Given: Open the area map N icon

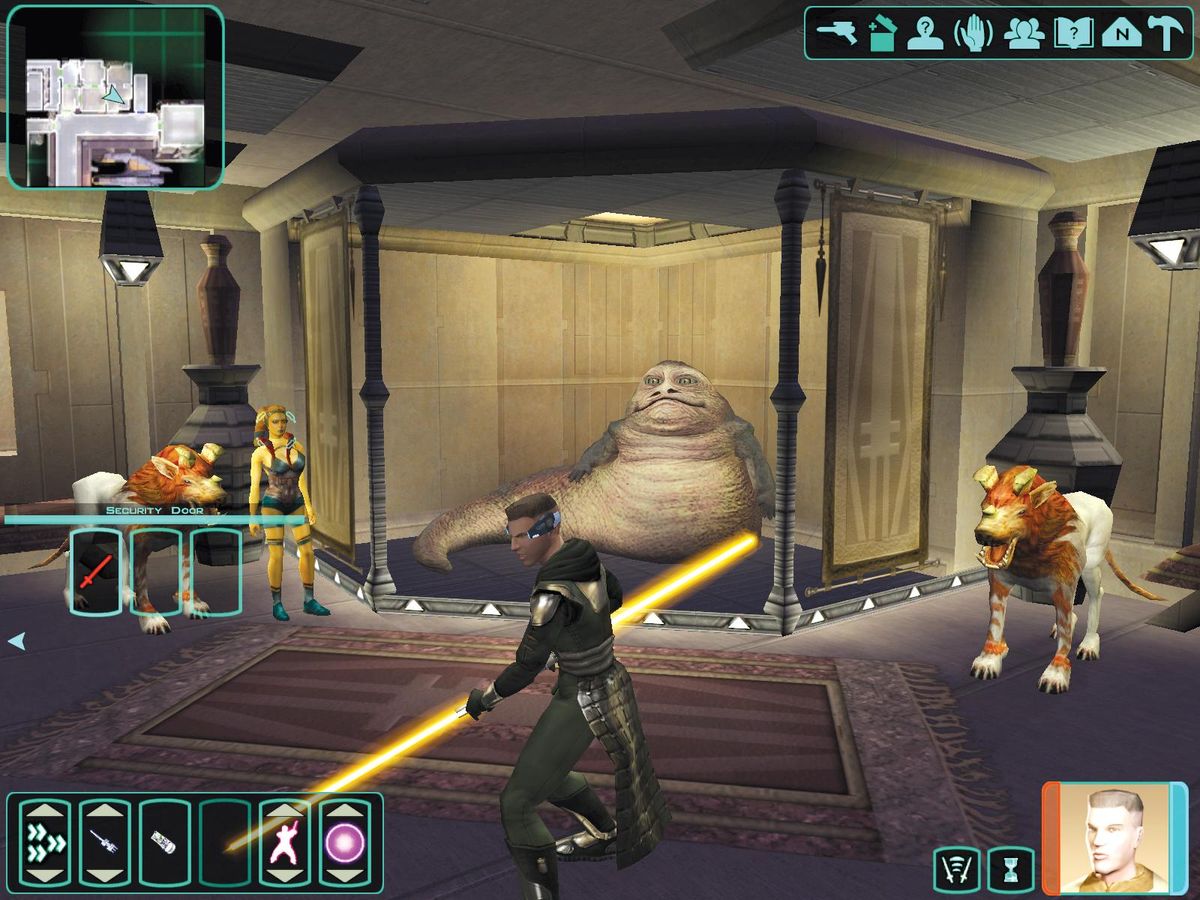Looking at the screenshot, I should pyautogui.click(x=1121, y=33).
